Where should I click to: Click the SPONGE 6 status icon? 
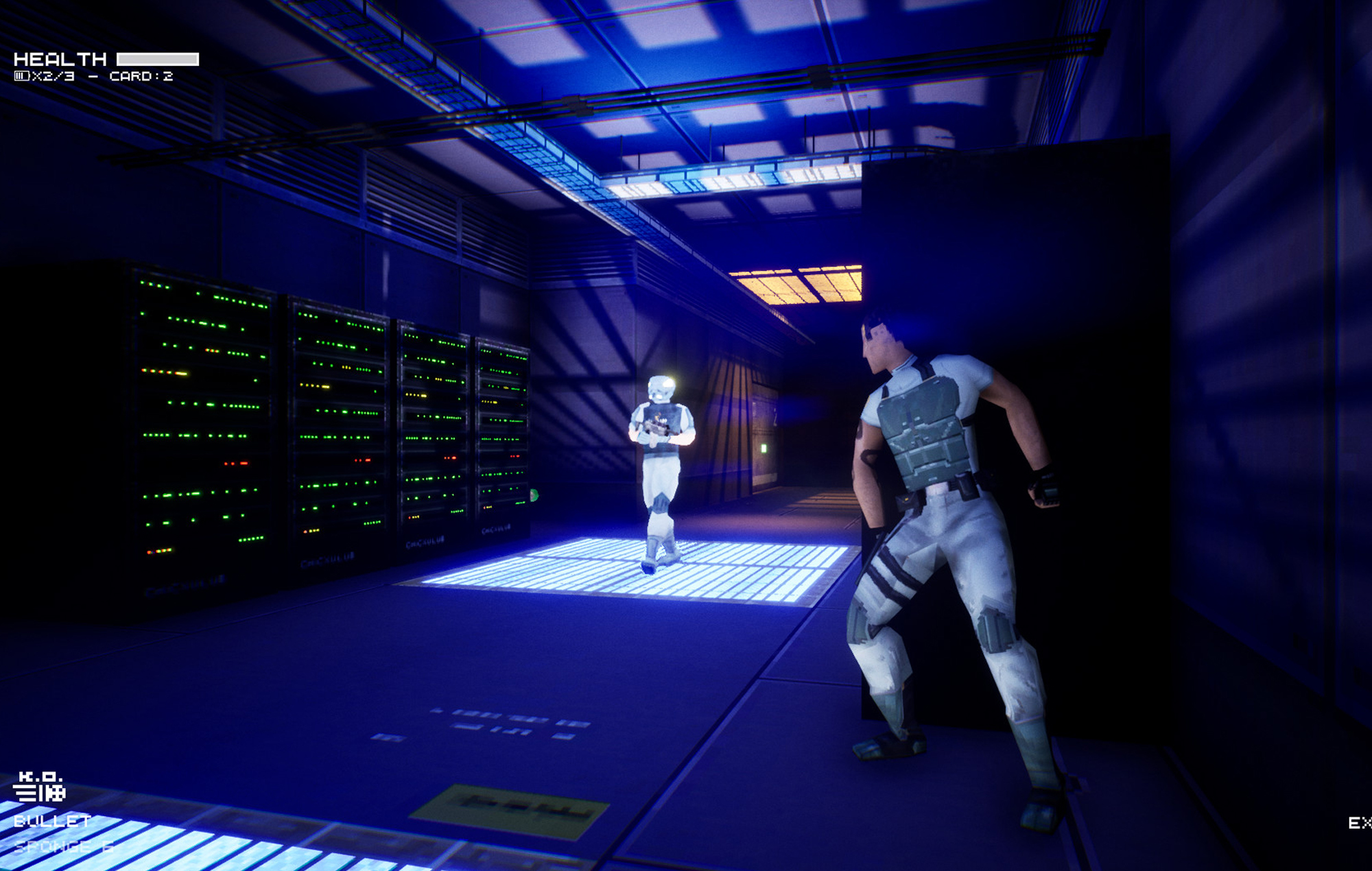[65, 847]
